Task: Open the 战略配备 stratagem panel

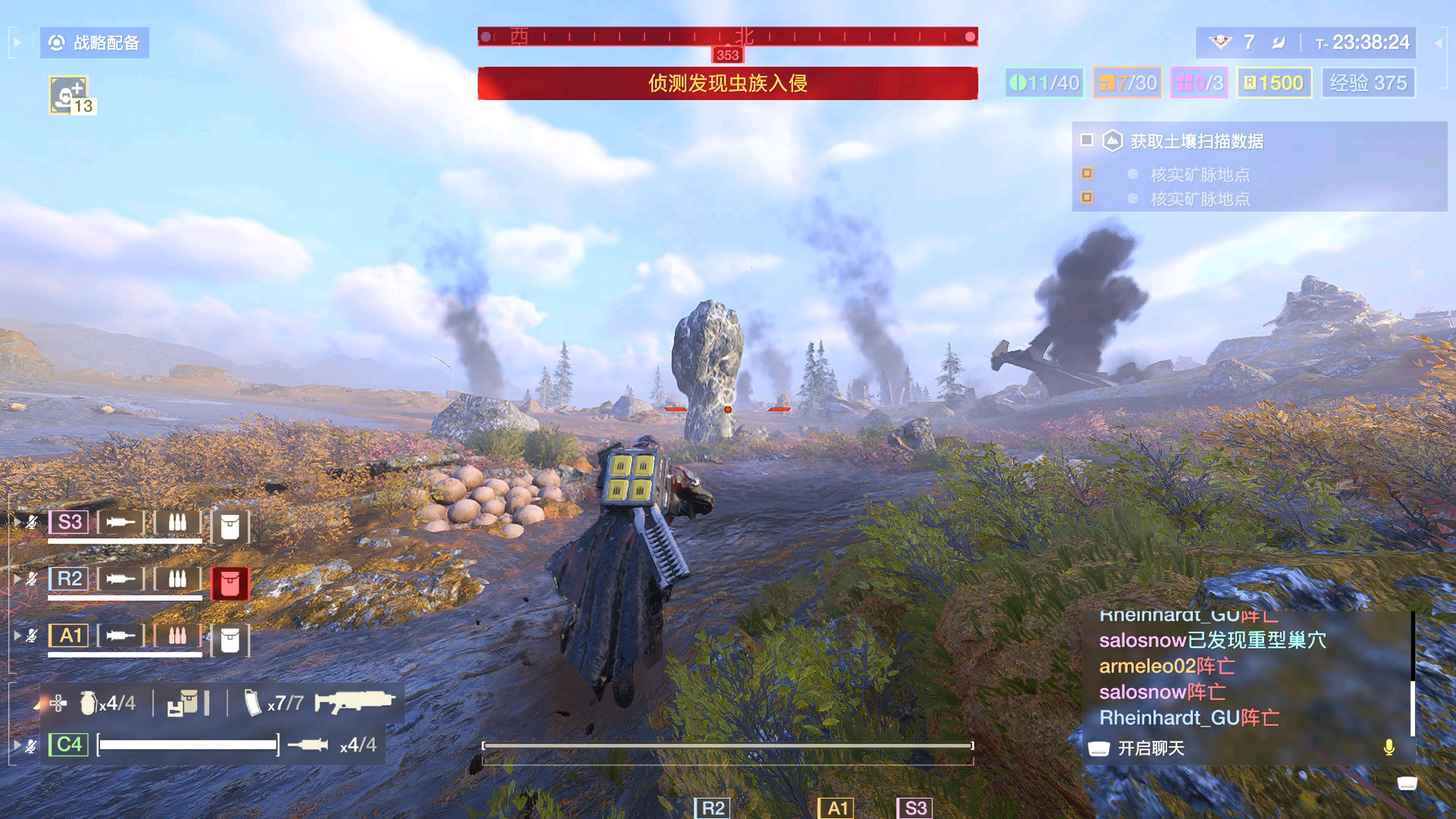Action: 94,42
